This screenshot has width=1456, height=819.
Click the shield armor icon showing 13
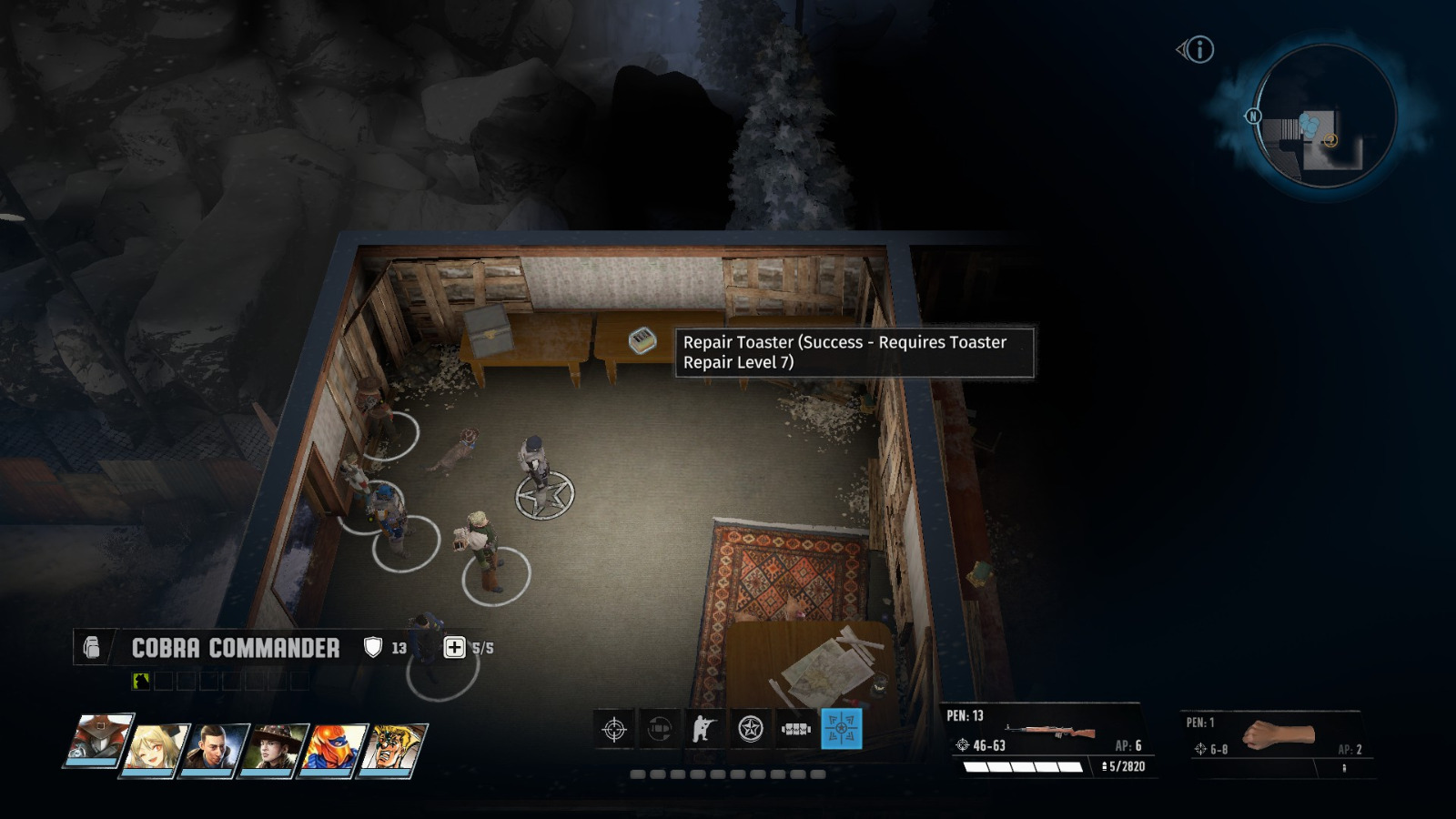click(373, 648)
